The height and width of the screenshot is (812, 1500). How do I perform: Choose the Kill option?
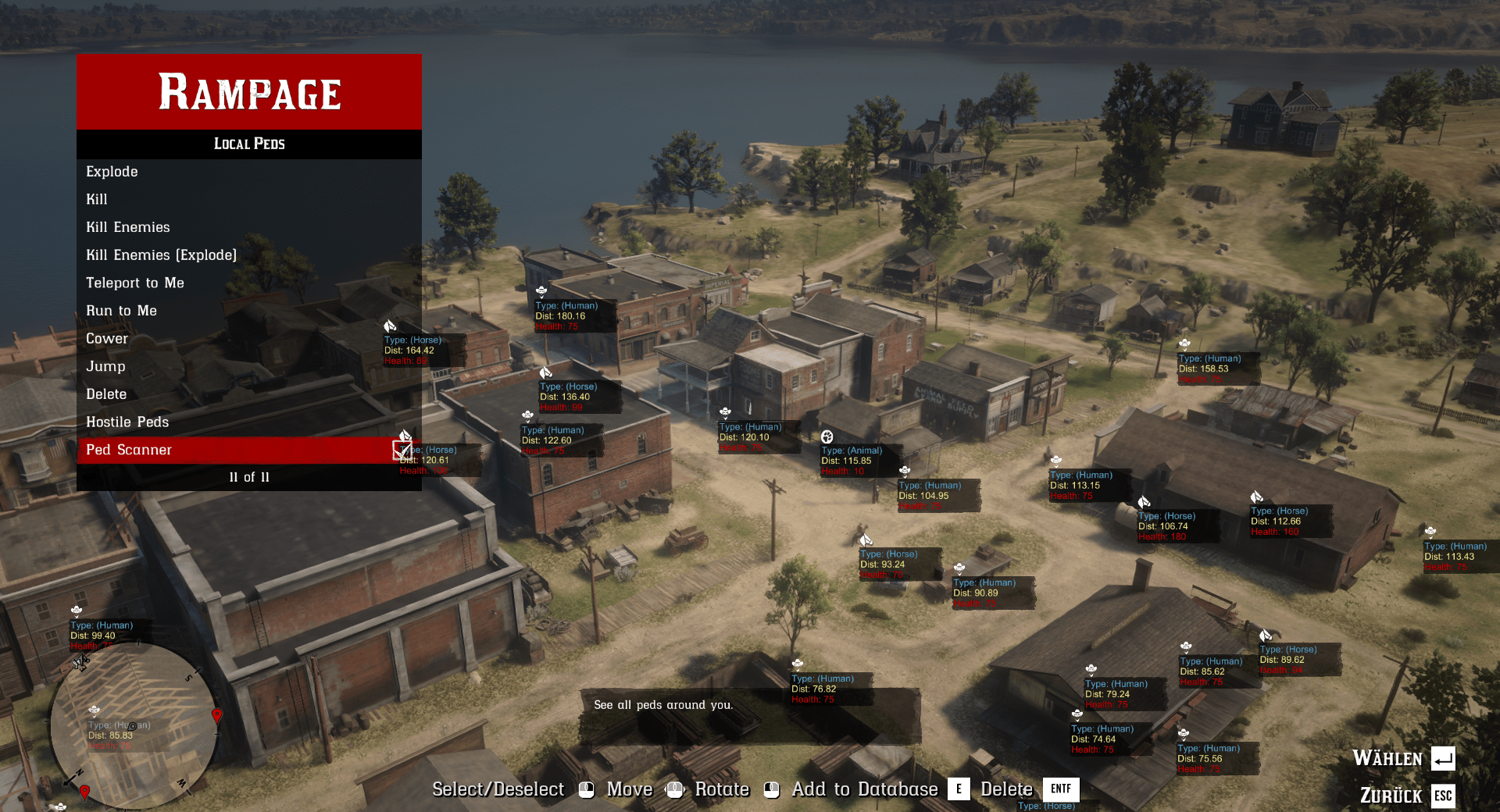click(97, 200)
